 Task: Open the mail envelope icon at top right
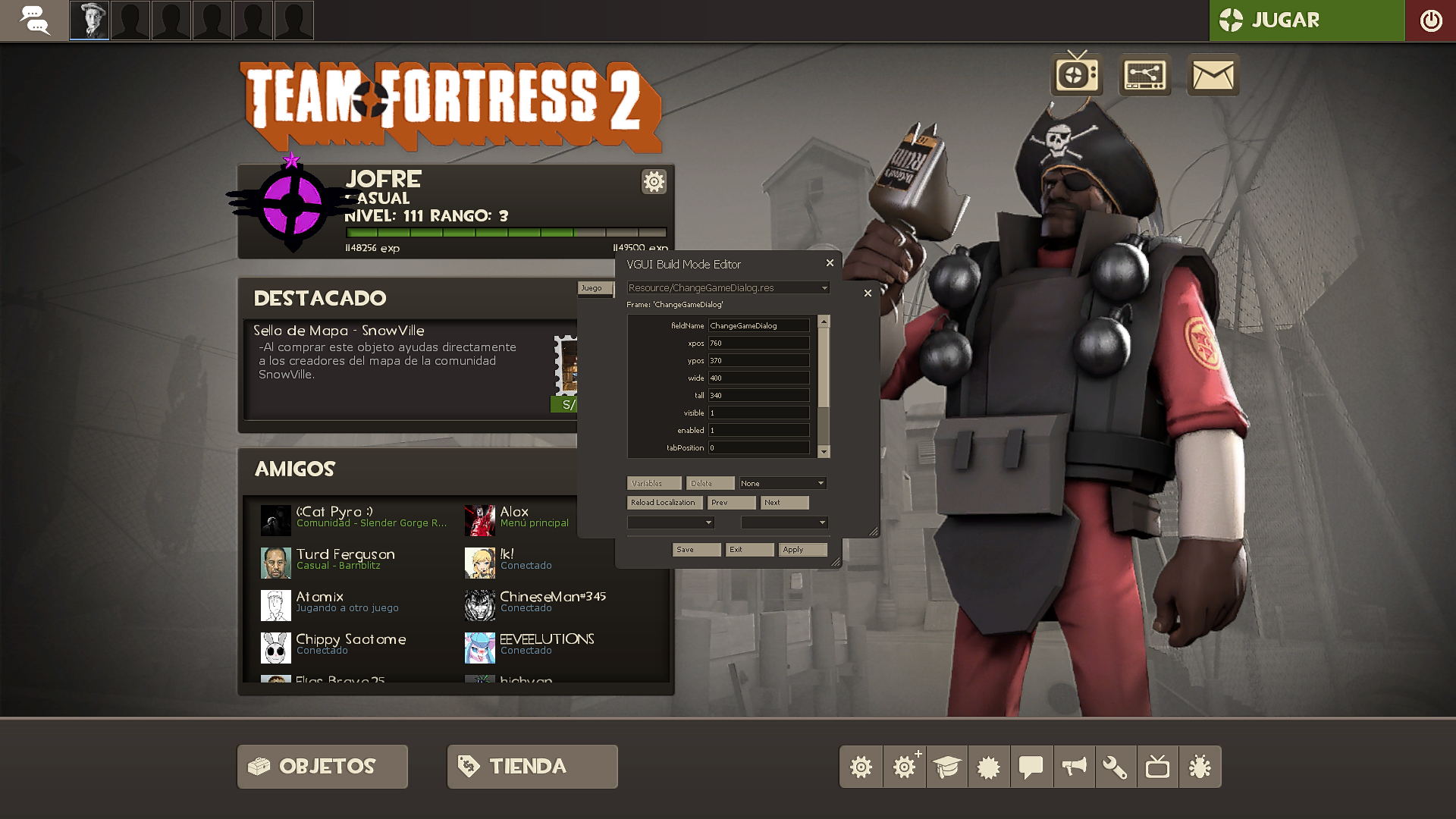point(1212,76)
